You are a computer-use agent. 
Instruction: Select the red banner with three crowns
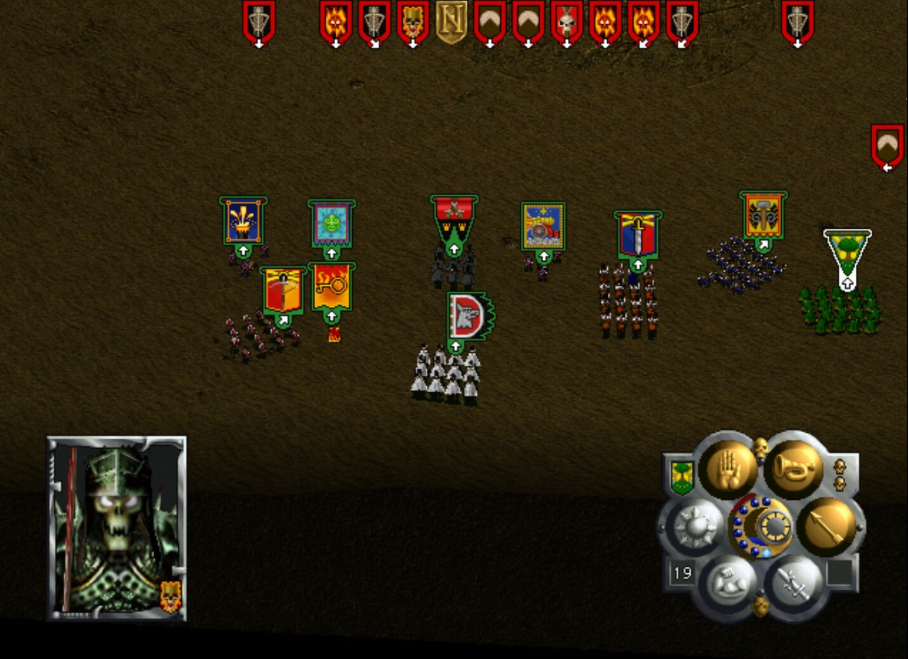click(454, 221)
